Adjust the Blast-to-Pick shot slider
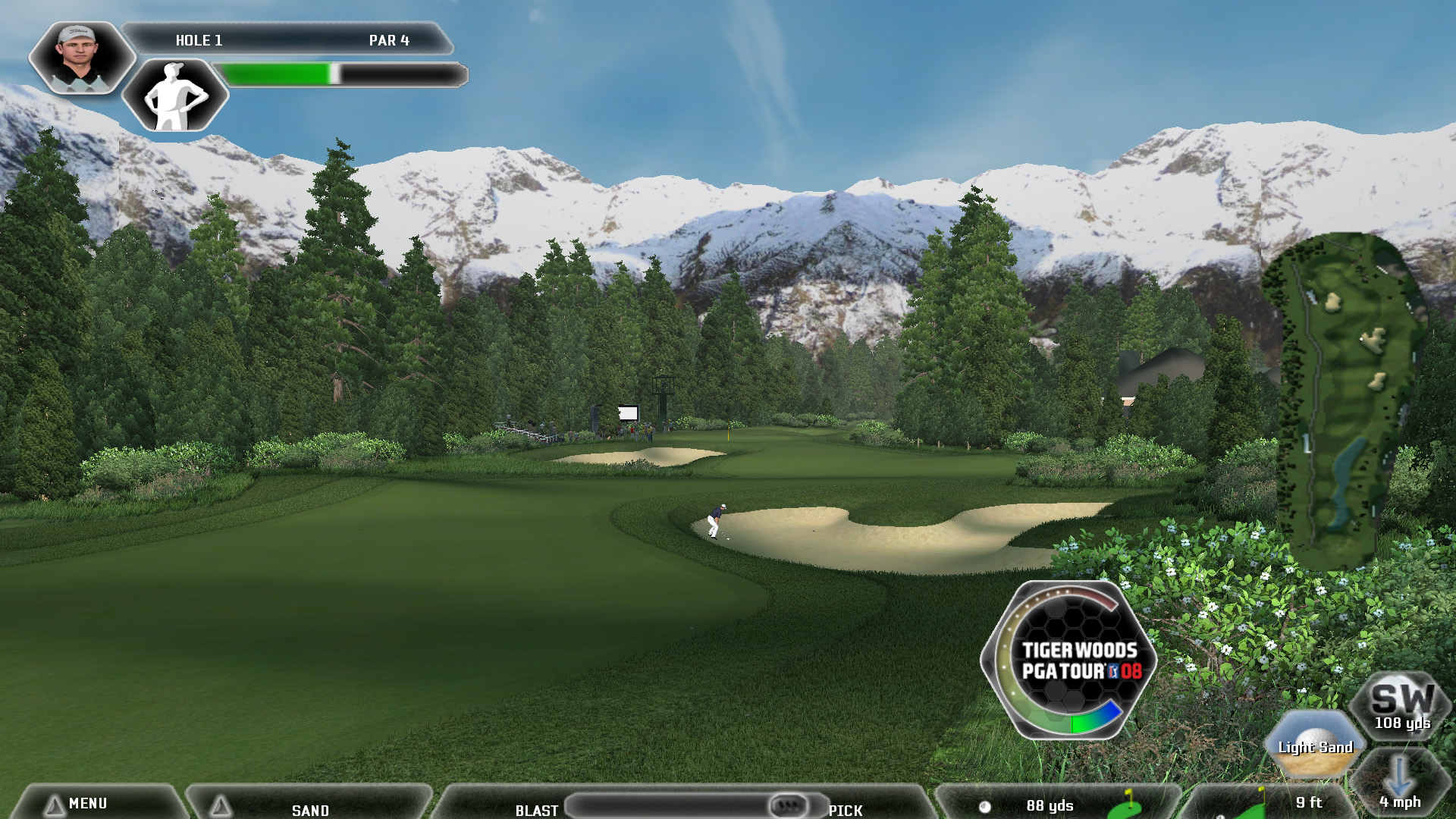 [x=788, y=805]
